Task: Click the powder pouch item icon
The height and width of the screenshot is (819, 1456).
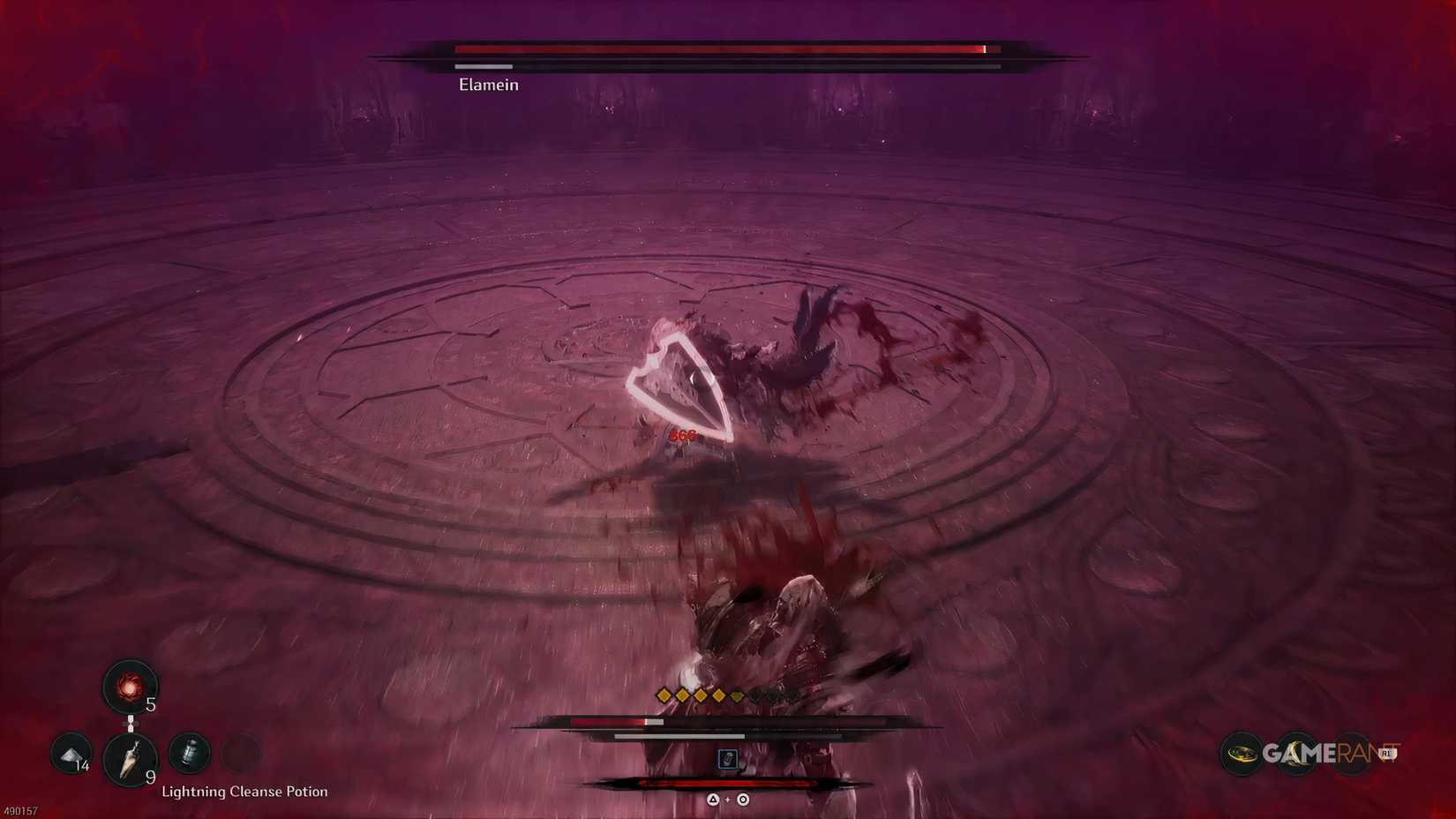Action: click(x=71, y=754)
